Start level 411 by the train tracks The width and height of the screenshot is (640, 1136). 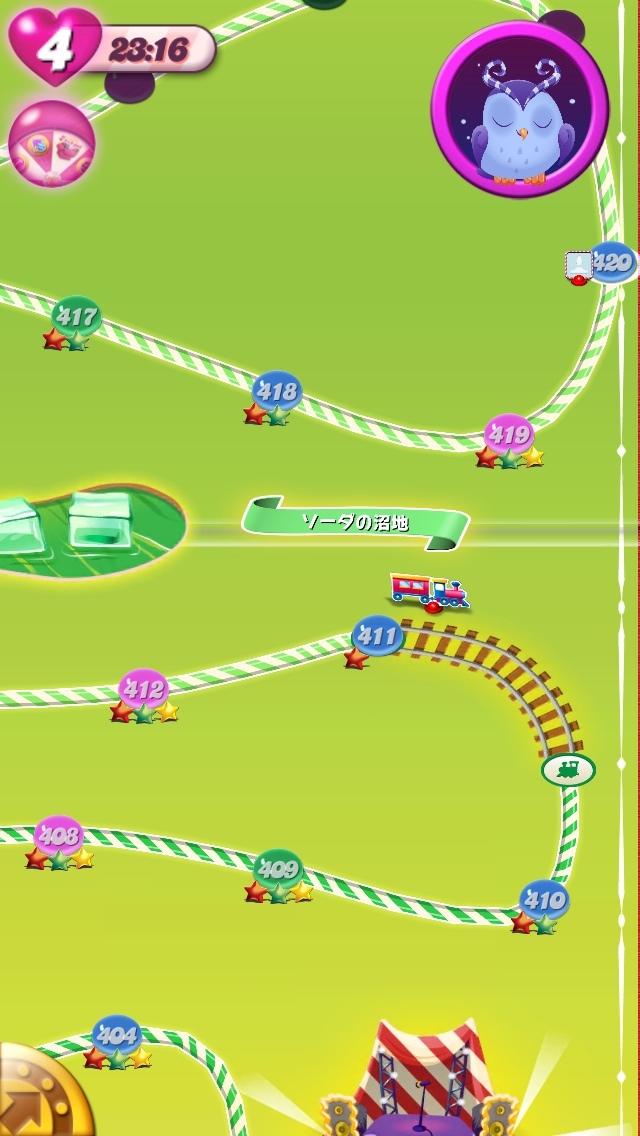coord(377,635)
